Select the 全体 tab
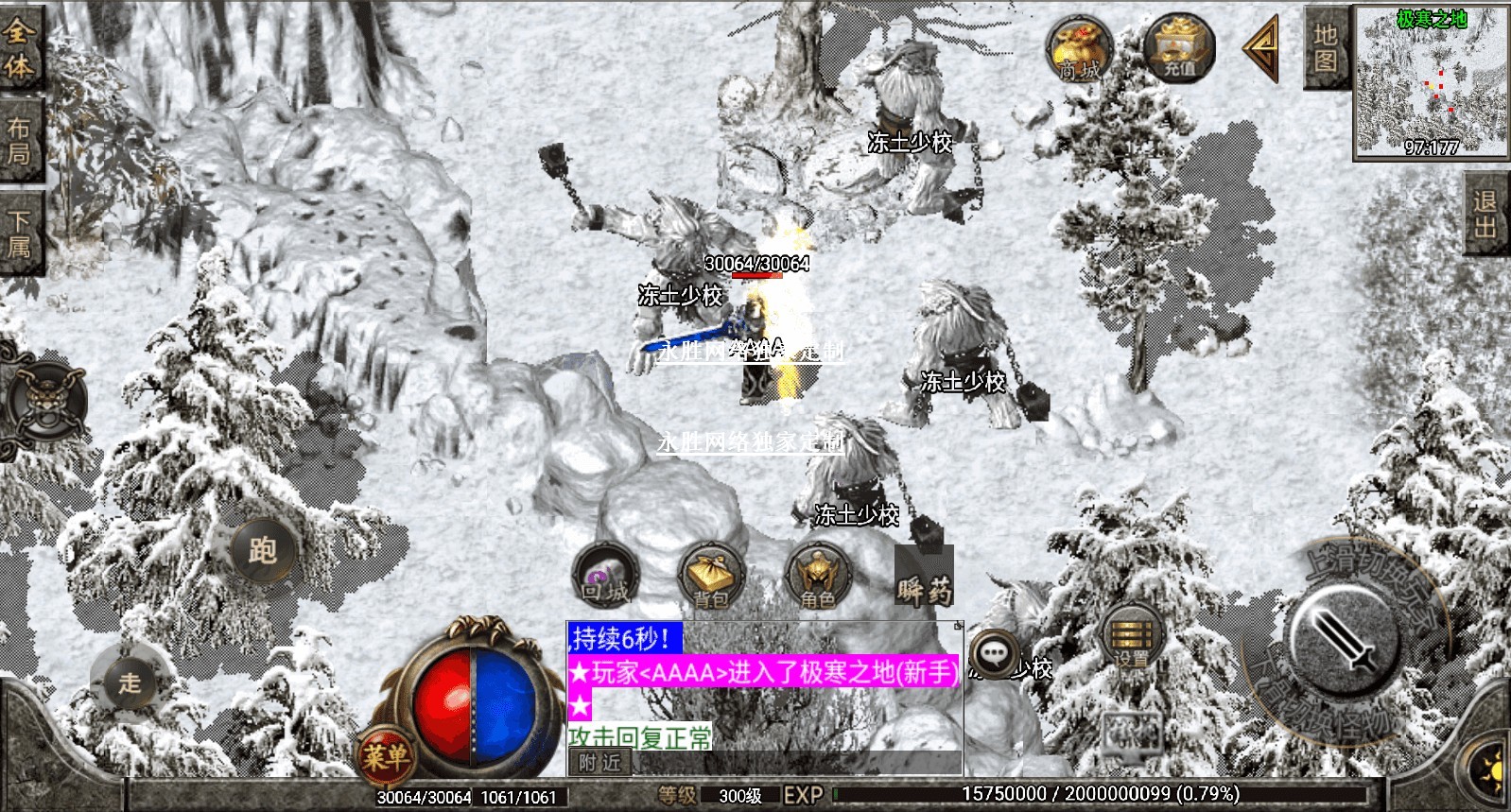Viewport: 1511px width, 812px height. pyautogui.click(x=19, y=47)
